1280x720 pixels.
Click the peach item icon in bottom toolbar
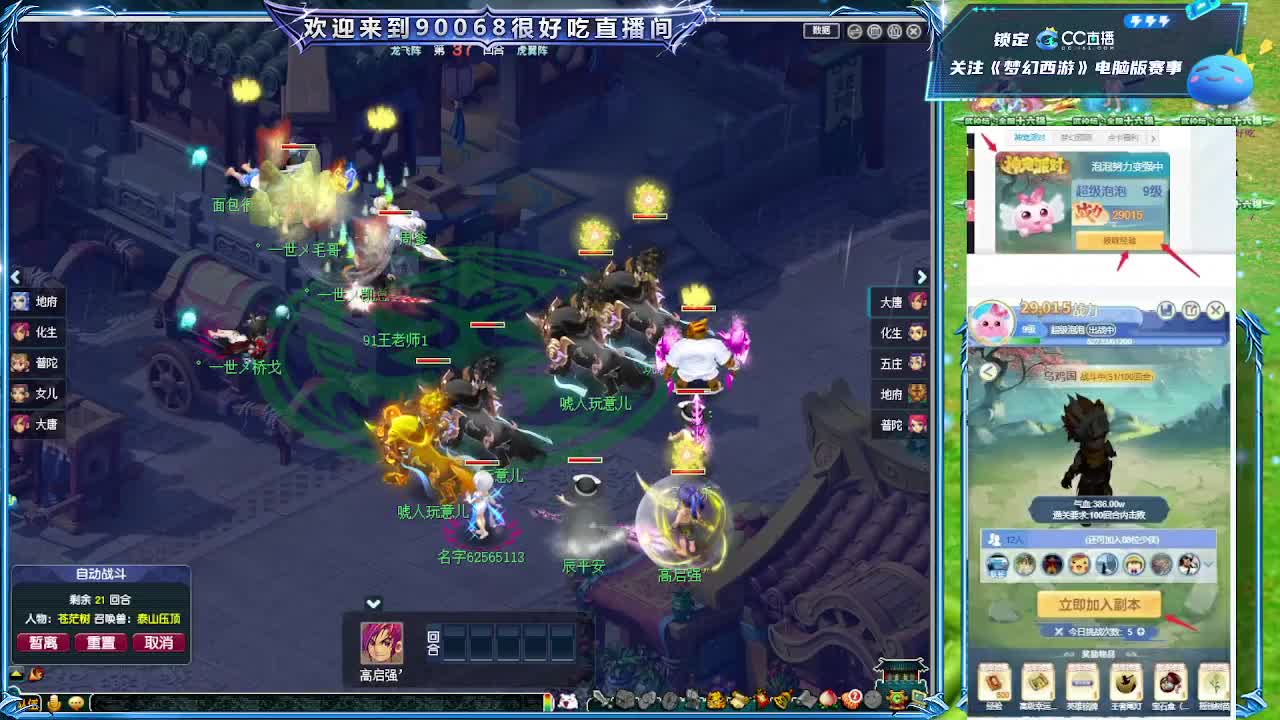(828, 701)
